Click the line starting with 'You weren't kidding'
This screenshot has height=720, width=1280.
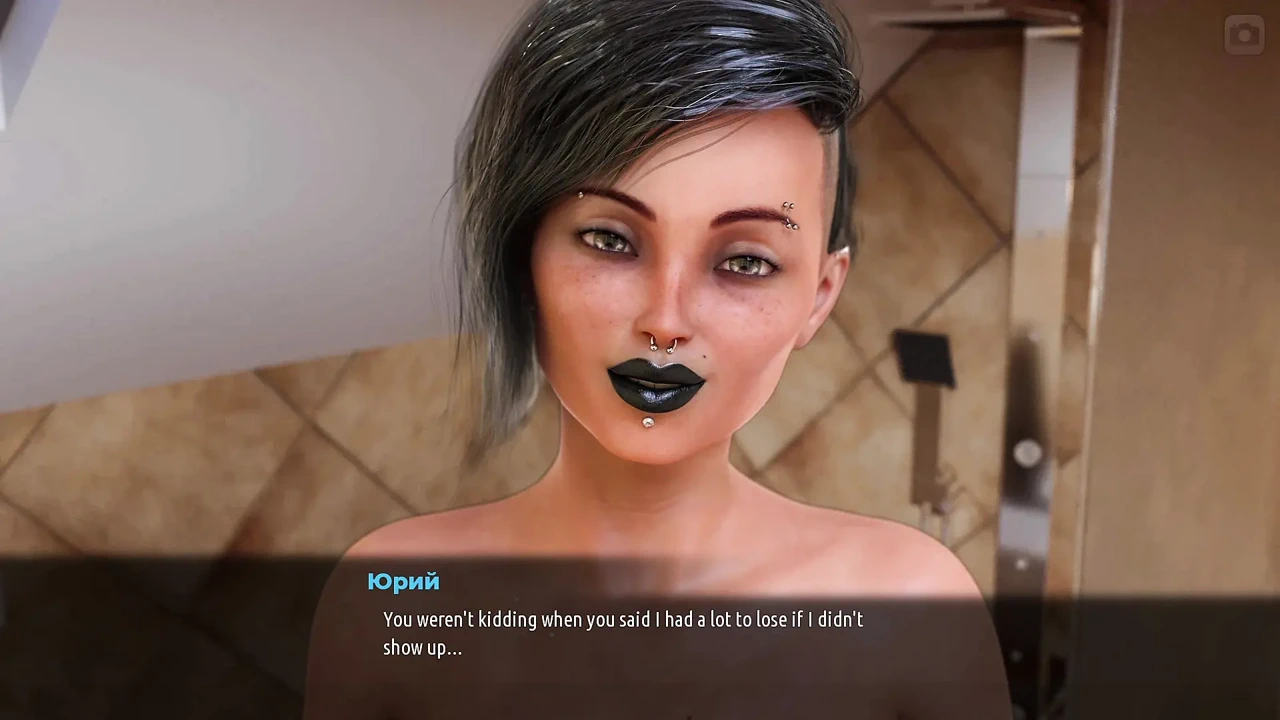(x=622, y=619)
